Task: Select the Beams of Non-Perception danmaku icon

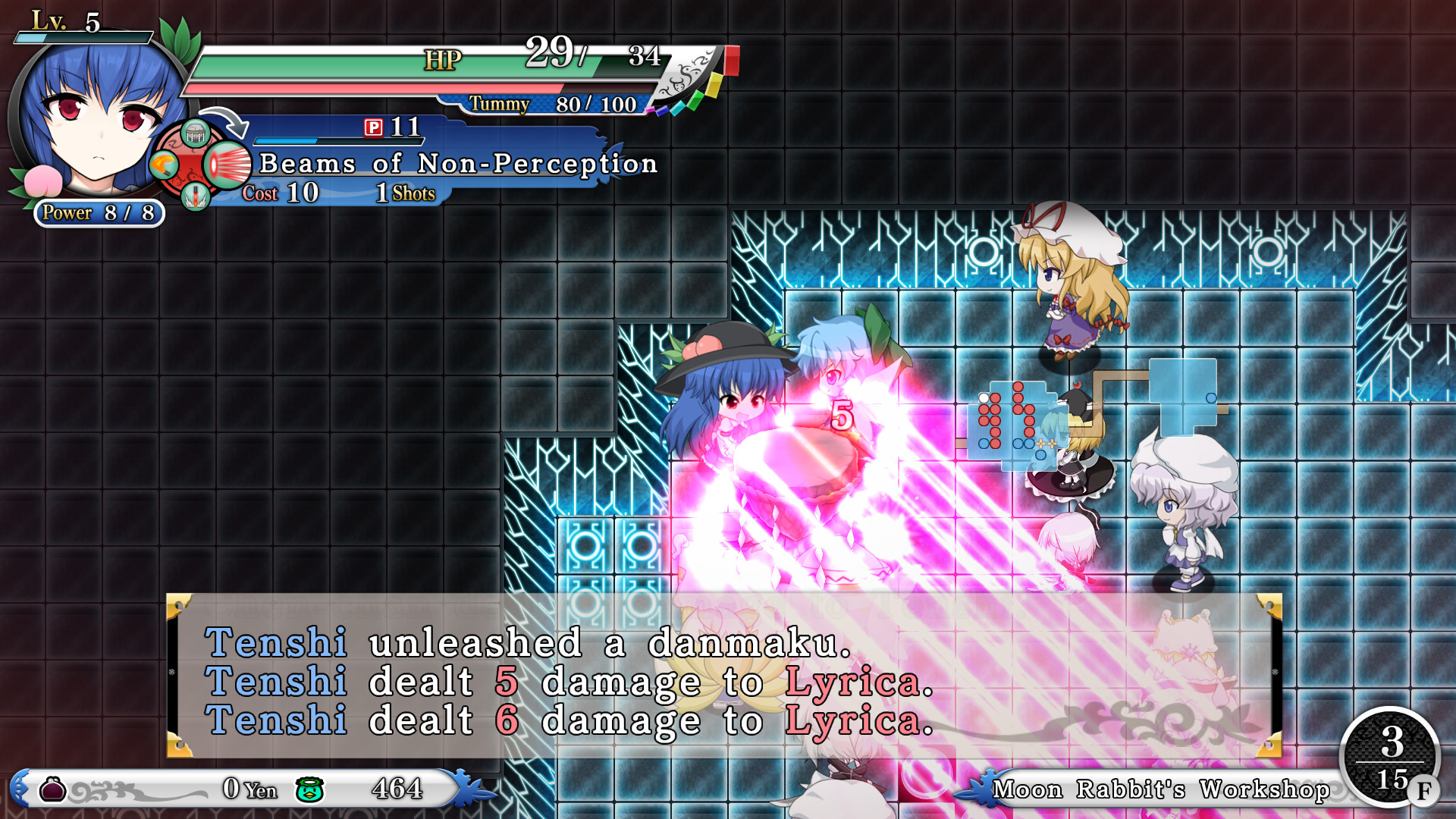Action: pos(226,164)
